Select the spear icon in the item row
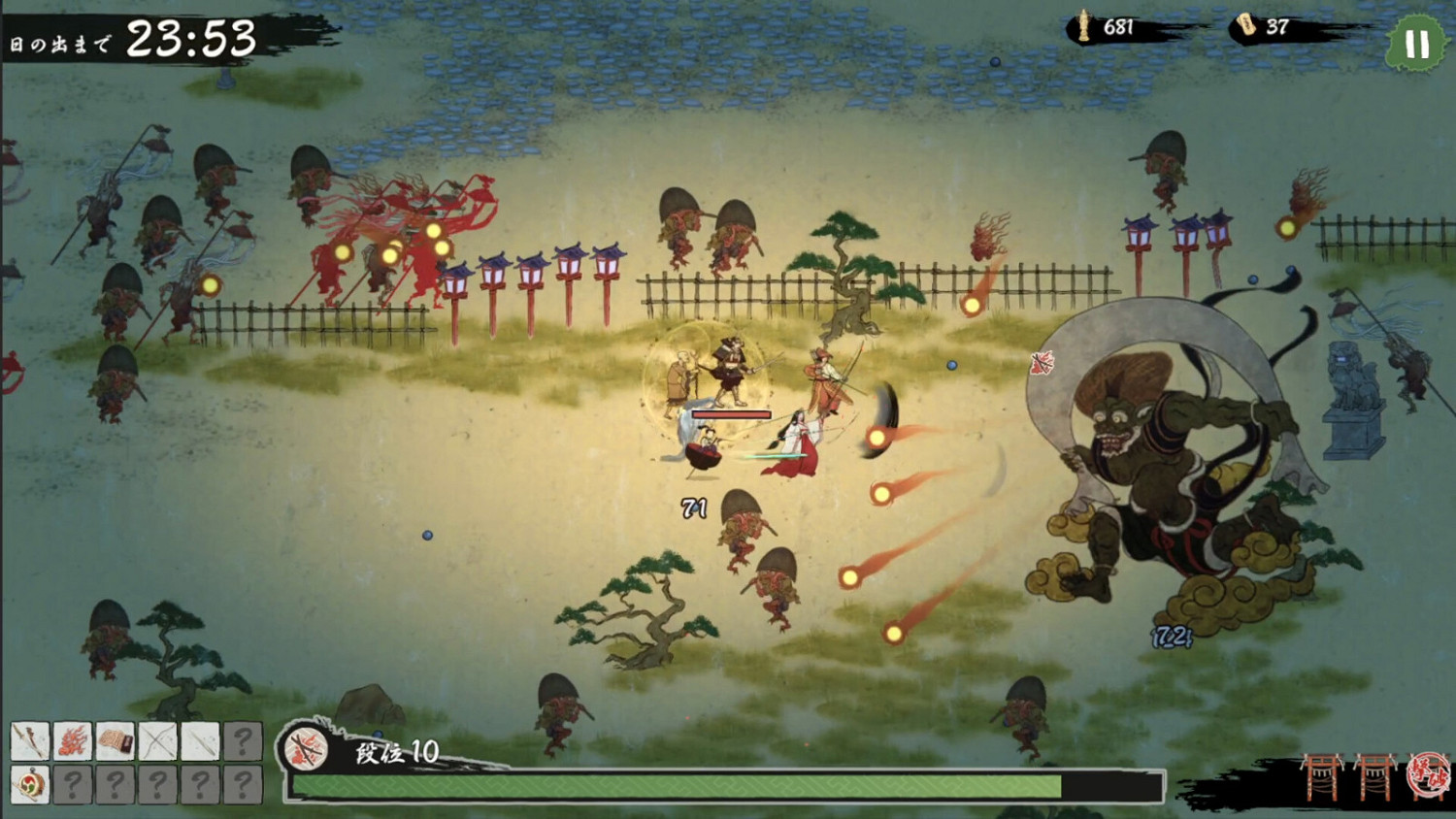The width and height of the screenshot is (1456, 819). (199, 740)
